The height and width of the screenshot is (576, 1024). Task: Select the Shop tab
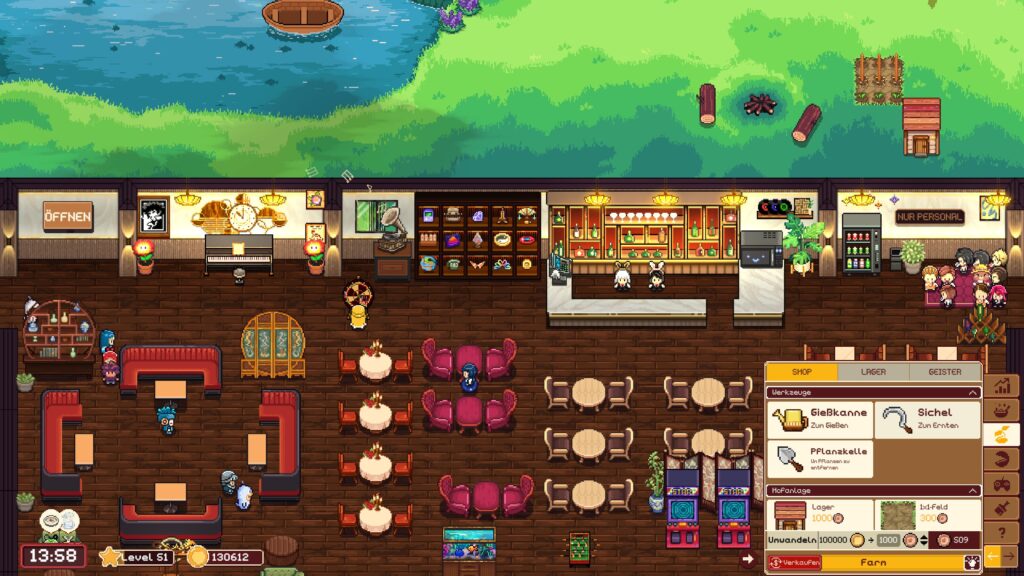point(802,372)
